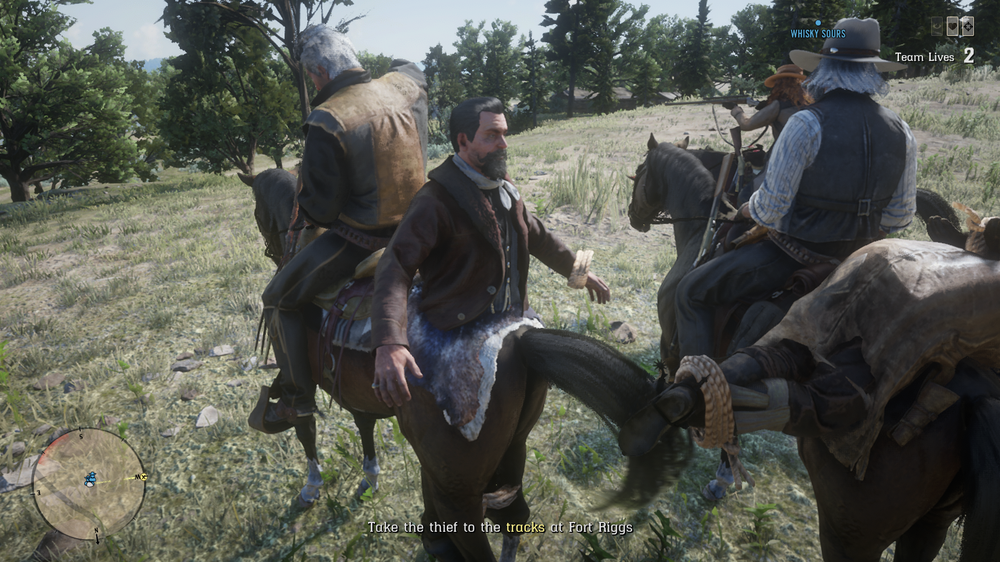Select the eye ability card icon
Image resolution: width=1000 pixels, height=562 pixels.
point(937,26)
